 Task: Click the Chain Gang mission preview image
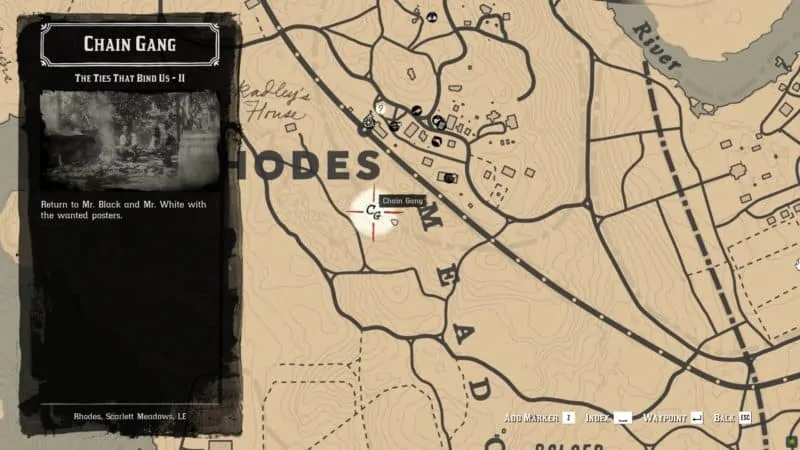click(x=129, y=138)
